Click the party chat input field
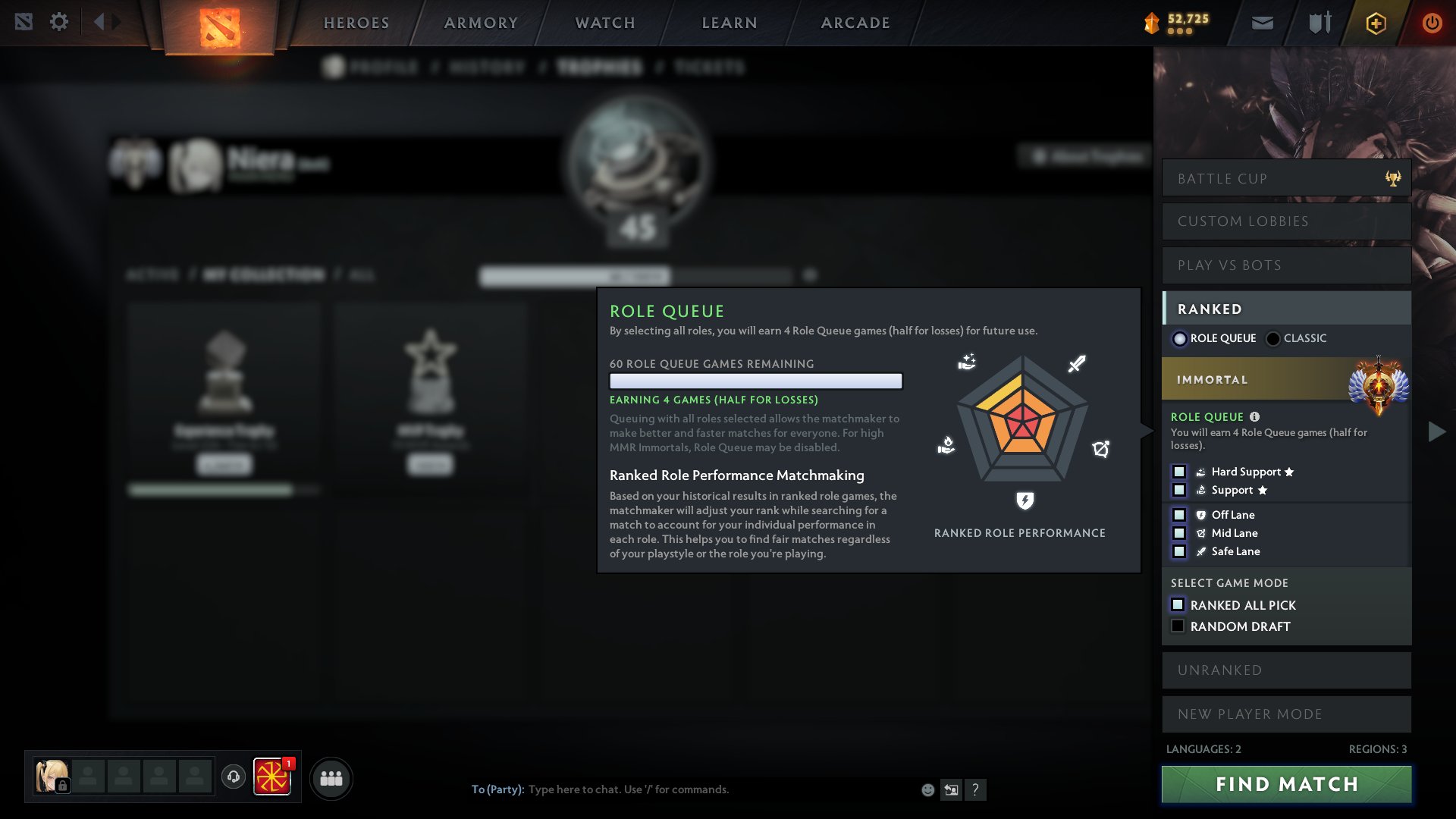This screenshot has width=1456, height=819. [x=682, y=789]
